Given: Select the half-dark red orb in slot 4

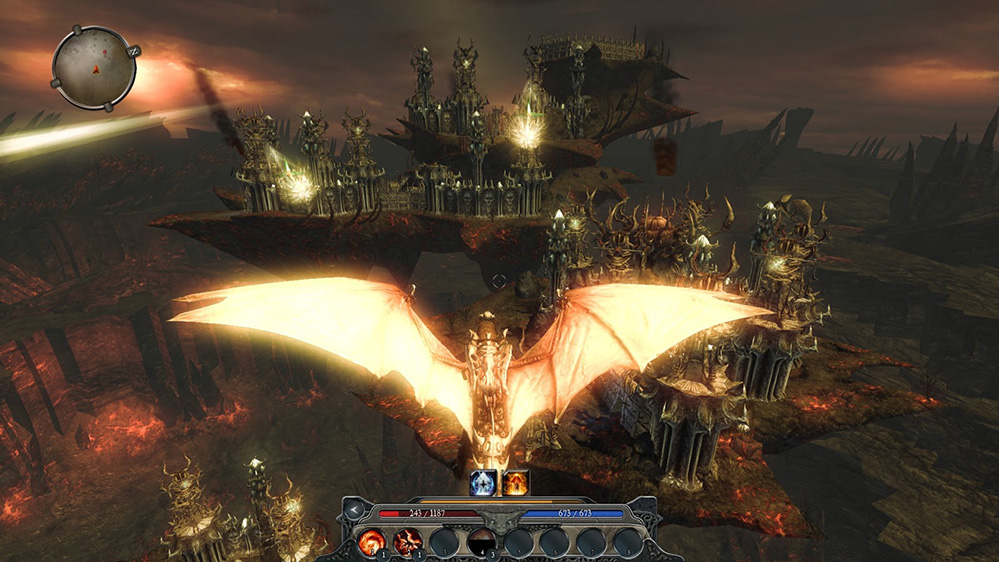Looking at the screenshot, I should (482, 542).
